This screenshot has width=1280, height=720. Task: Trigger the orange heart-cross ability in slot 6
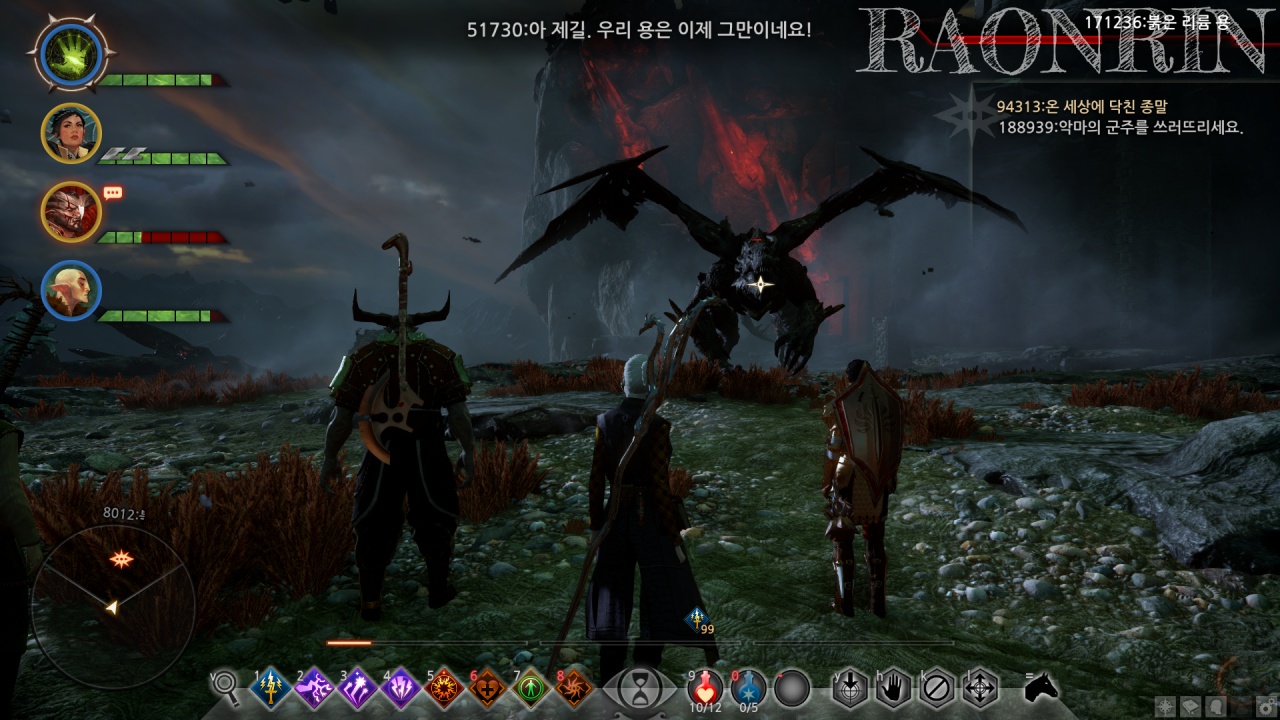pyautogui.click(x=487, y=688)
